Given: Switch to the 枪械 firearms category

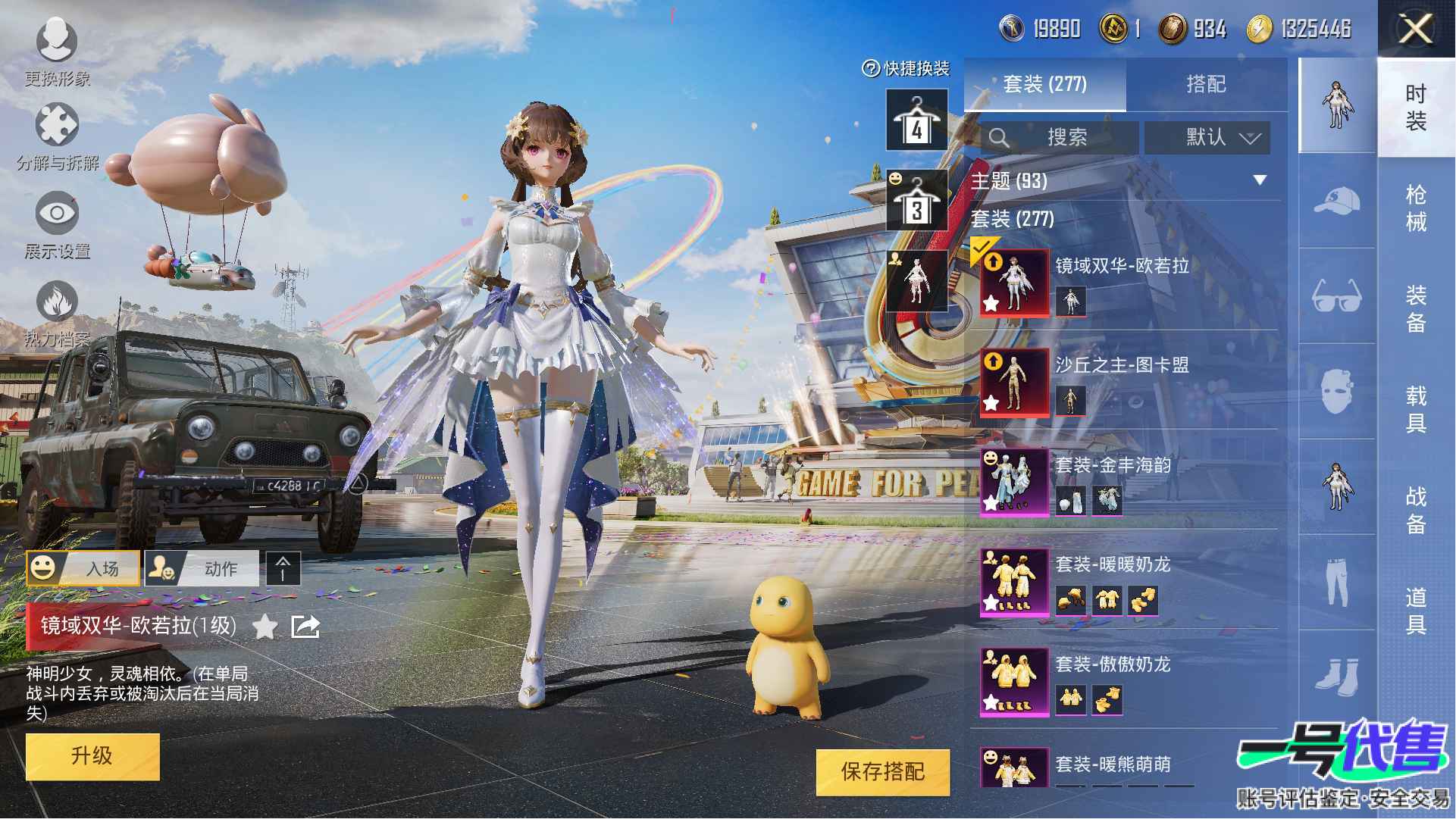Looking at the screenshot, I should pos(1415,208).
